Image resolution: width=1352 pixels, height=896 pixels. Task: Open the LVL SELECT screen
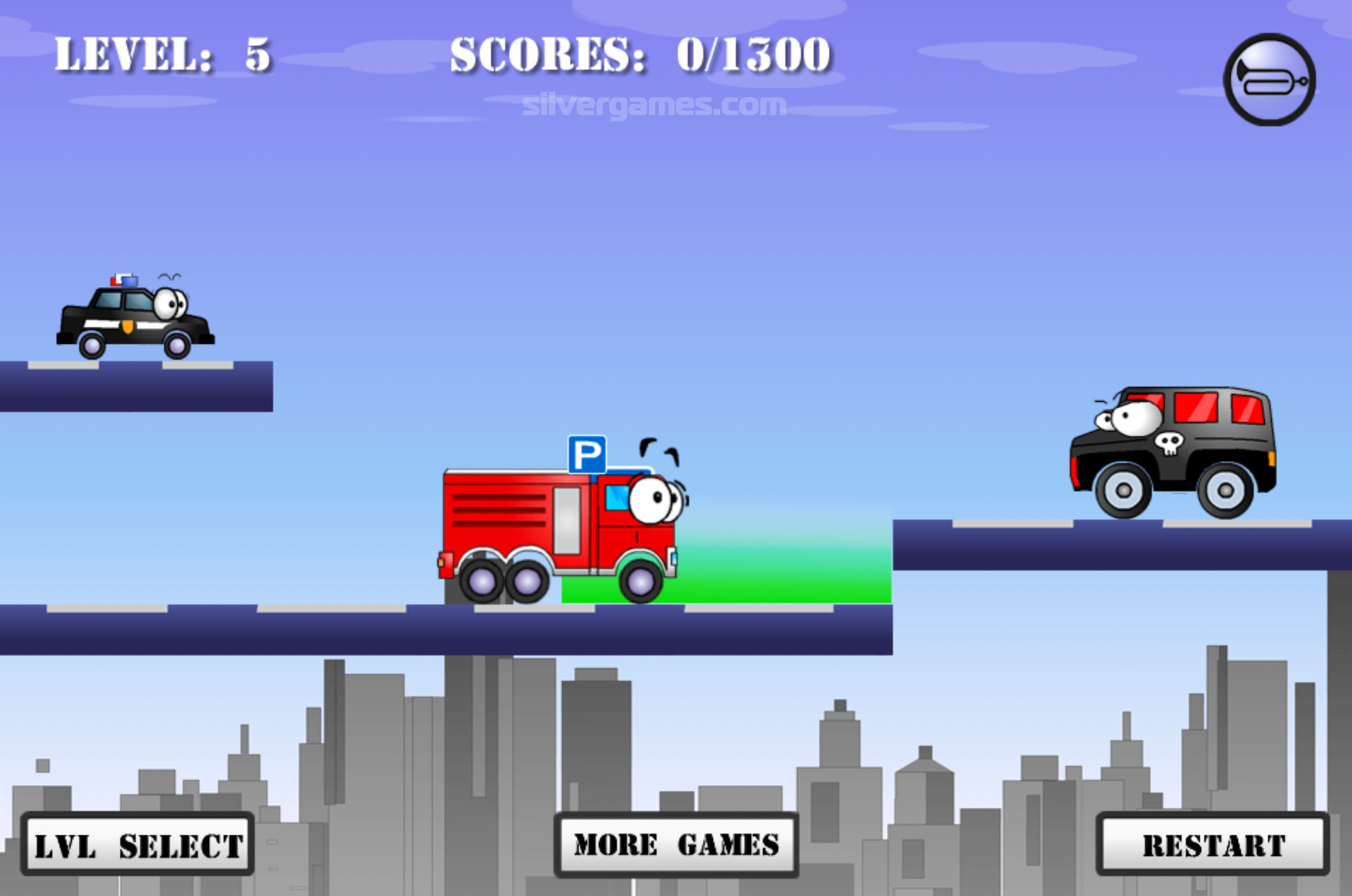coord(138,844)
